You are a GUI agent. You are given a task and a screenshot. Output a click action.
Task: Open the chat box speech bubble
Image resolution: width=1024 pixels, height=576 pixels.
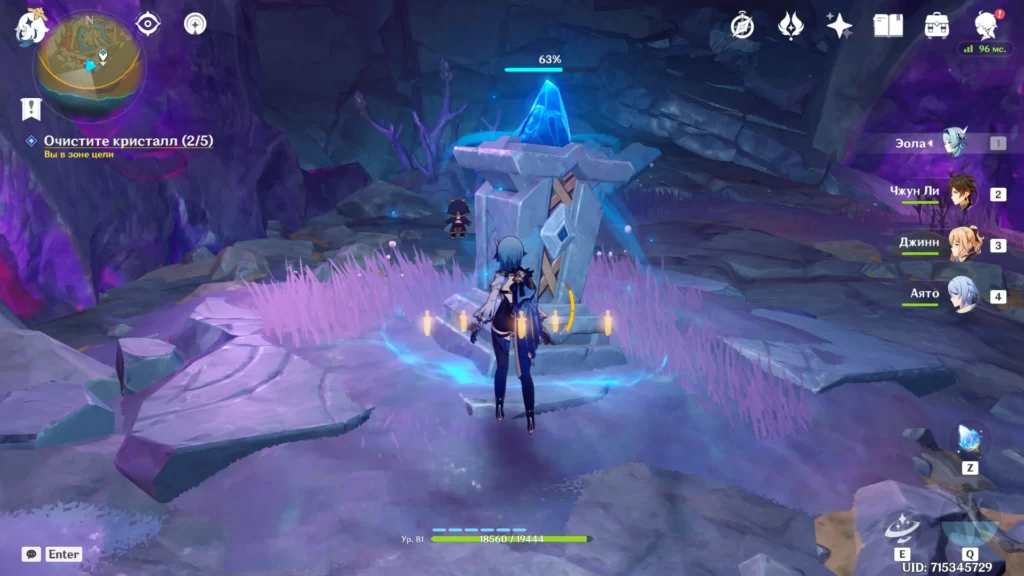point(32,553)
